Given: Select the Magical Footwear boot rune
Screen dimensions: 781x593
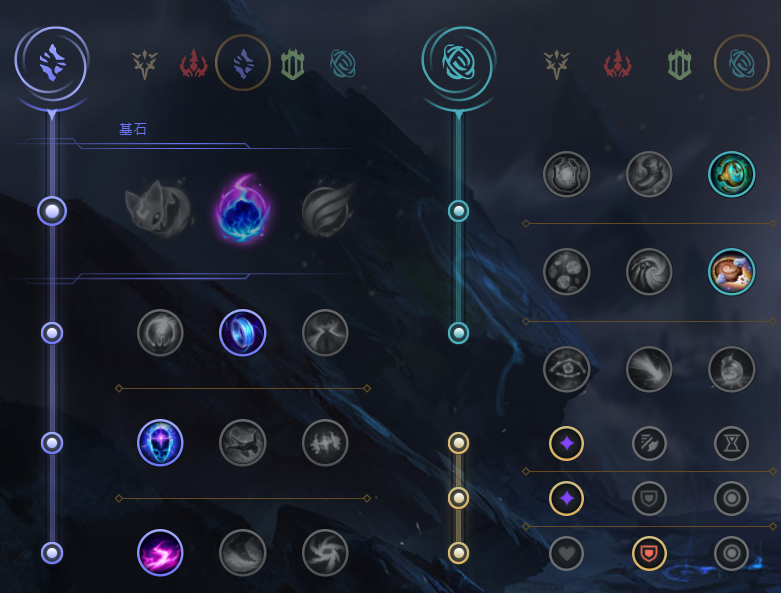Looking at the screenshot, I should coord(649,174).
